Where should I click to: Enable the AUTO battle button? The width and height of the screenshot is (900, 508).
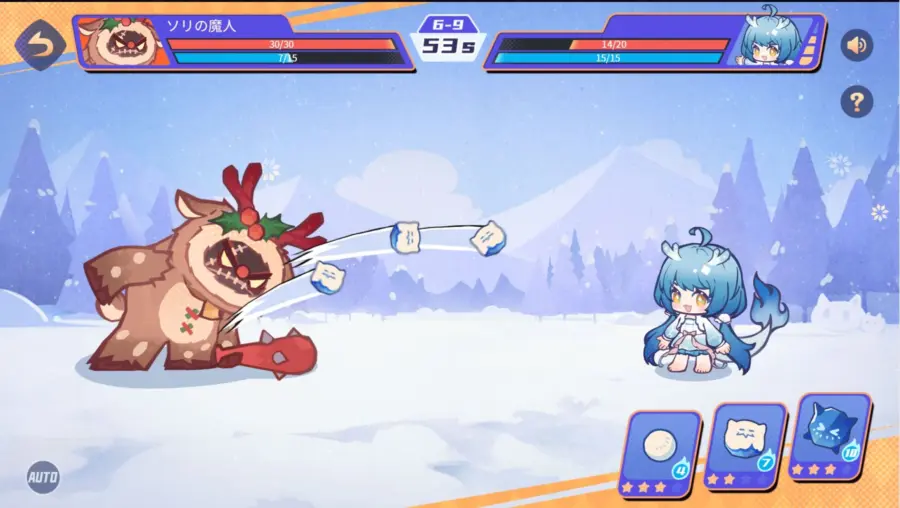[x=42, y=476]
